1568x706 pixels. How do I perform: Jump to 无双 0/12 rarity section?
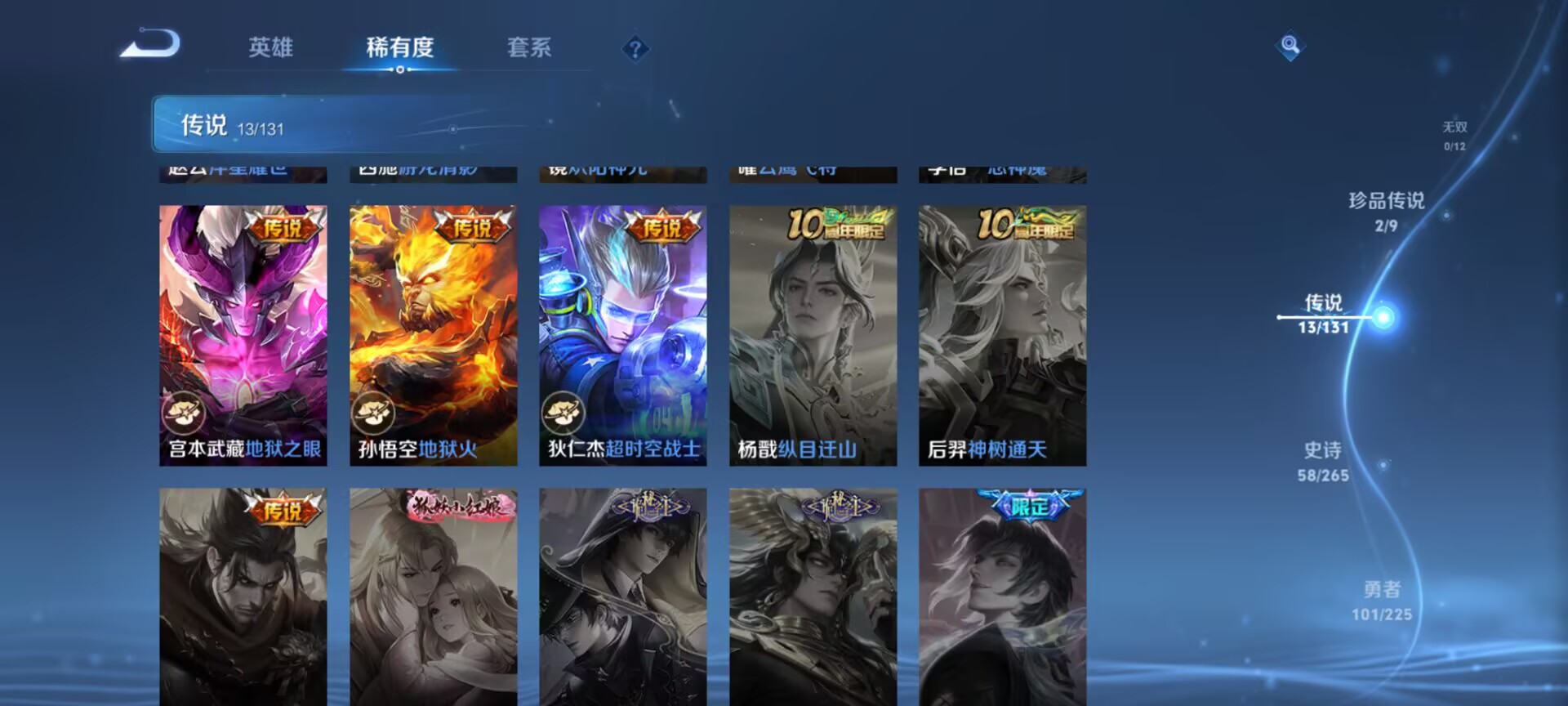[1455, 135]
